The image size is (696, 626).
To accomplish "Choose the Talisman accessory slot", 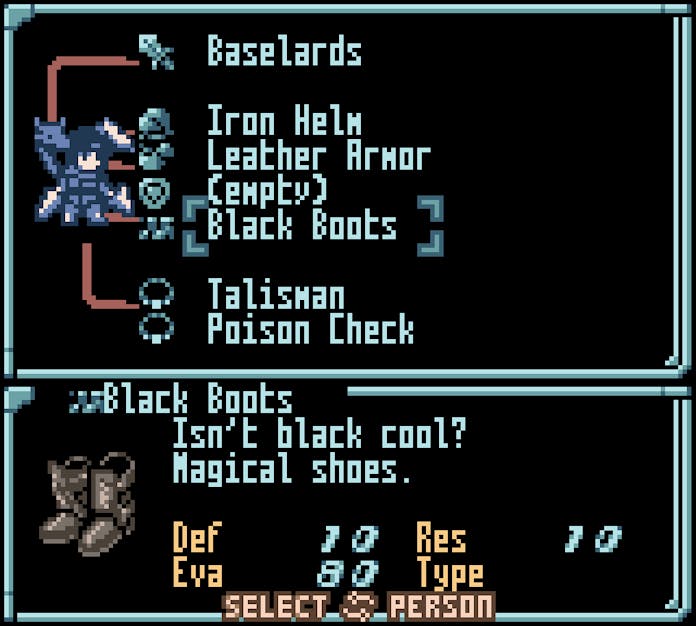I will [x=275, y=295].
